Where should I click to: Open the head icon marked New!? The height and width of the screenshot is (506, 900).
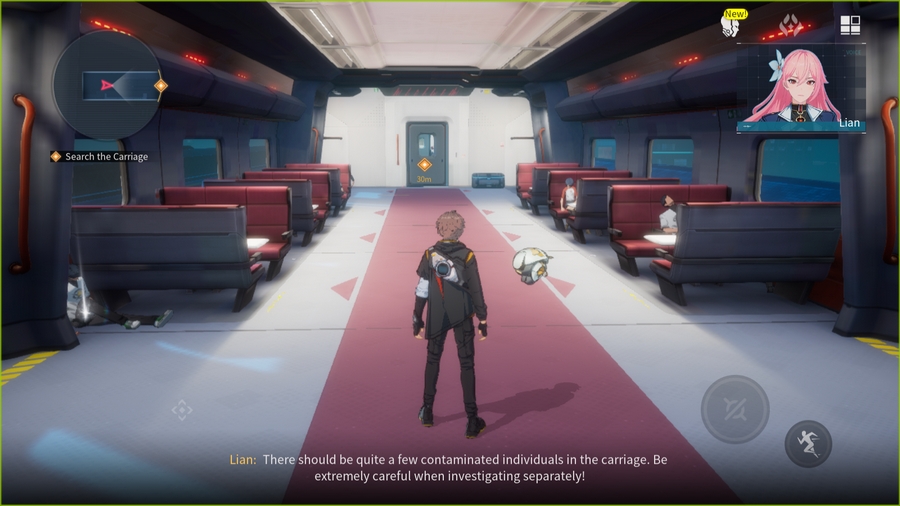click(x=731, y=26)
